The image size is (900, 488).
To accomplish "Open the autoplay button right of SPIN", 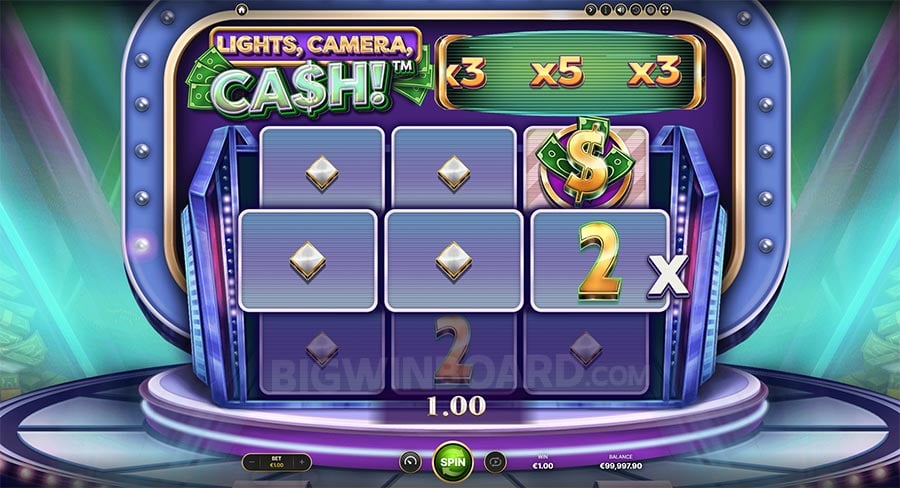I will click(x=495, y=462).
